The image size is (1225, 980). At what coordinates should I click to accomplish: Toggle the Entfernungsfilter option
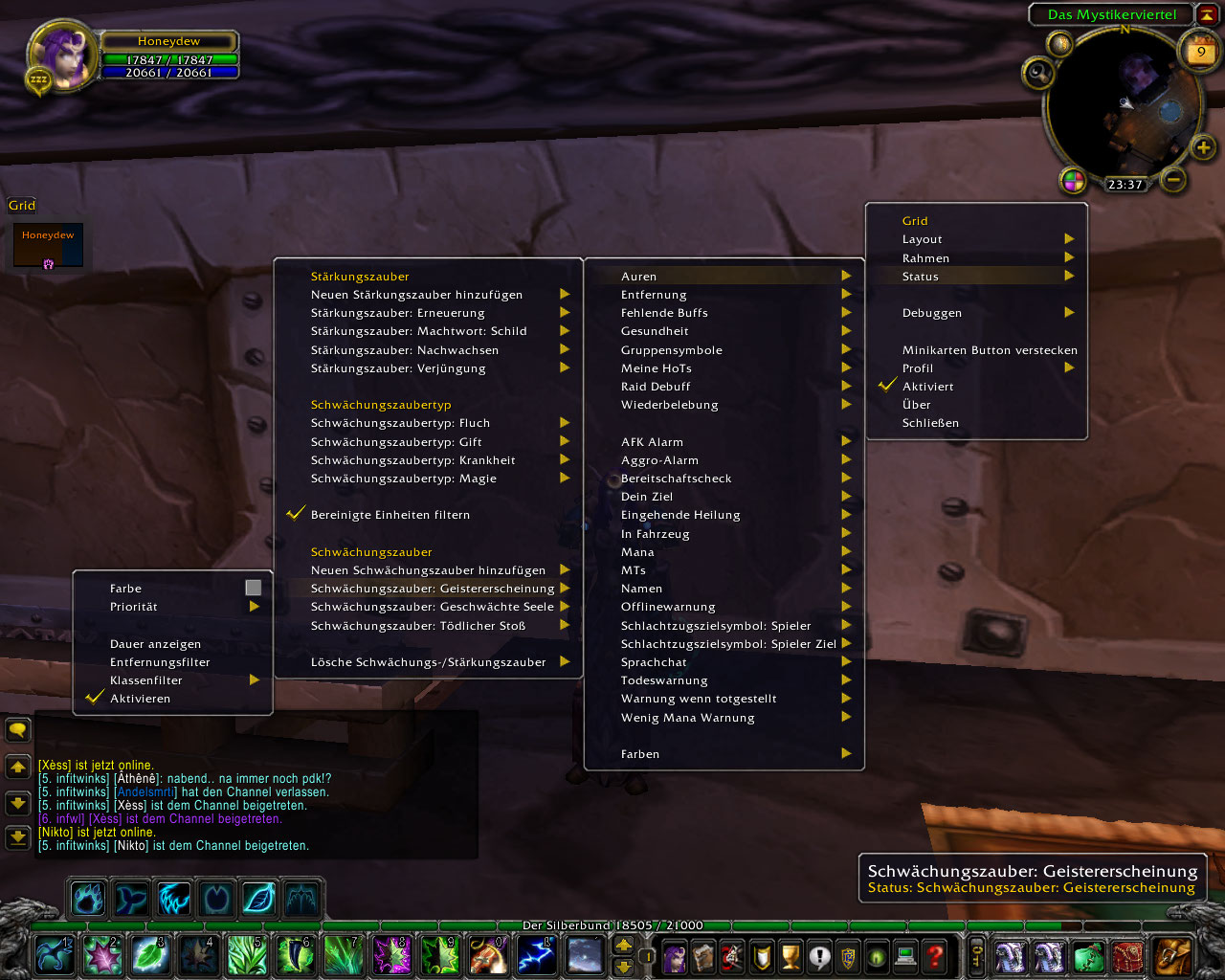tap(160, 662)
